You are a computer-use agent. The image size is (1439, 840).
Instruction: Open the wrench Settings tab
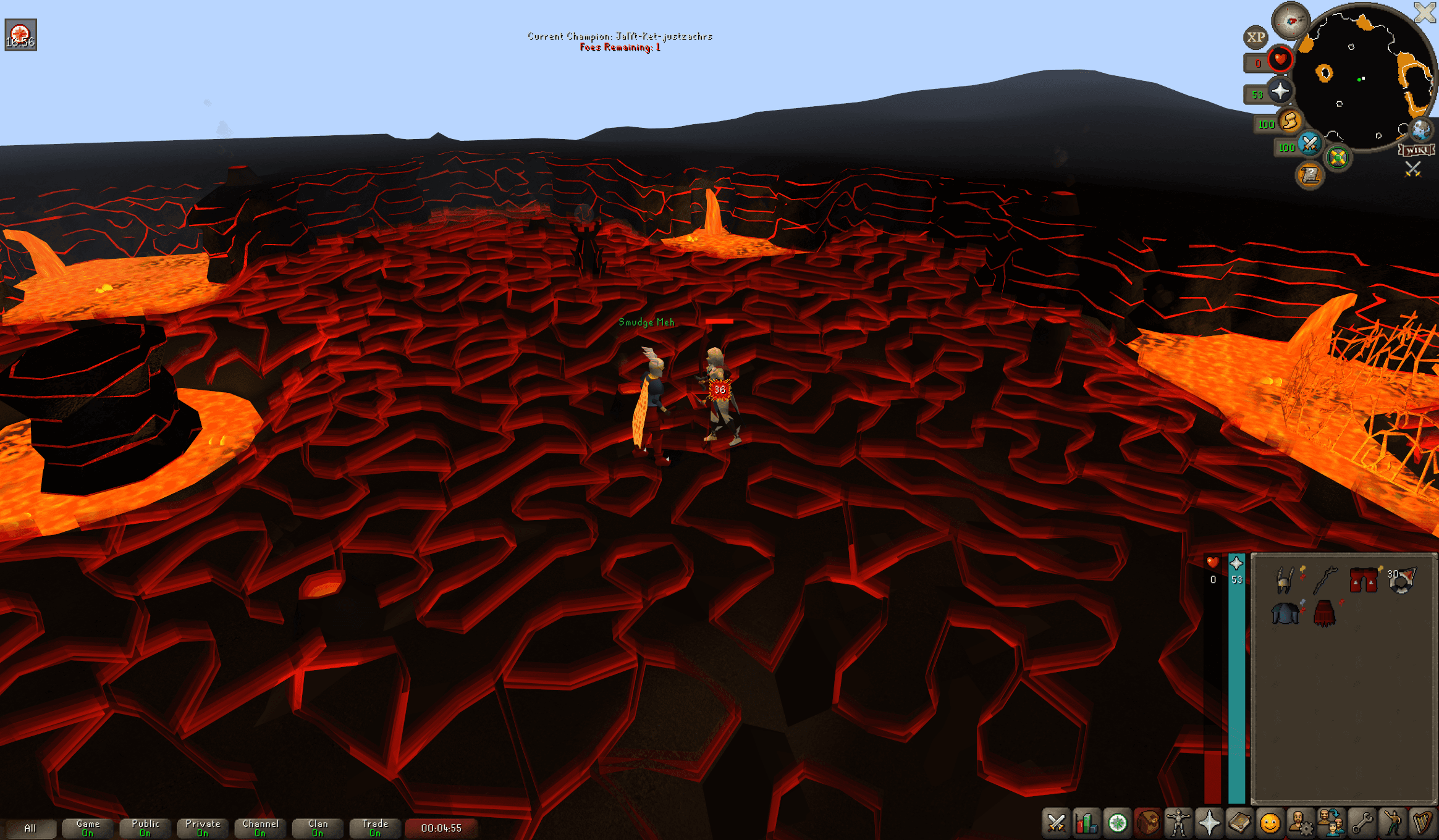[1362, 823]
